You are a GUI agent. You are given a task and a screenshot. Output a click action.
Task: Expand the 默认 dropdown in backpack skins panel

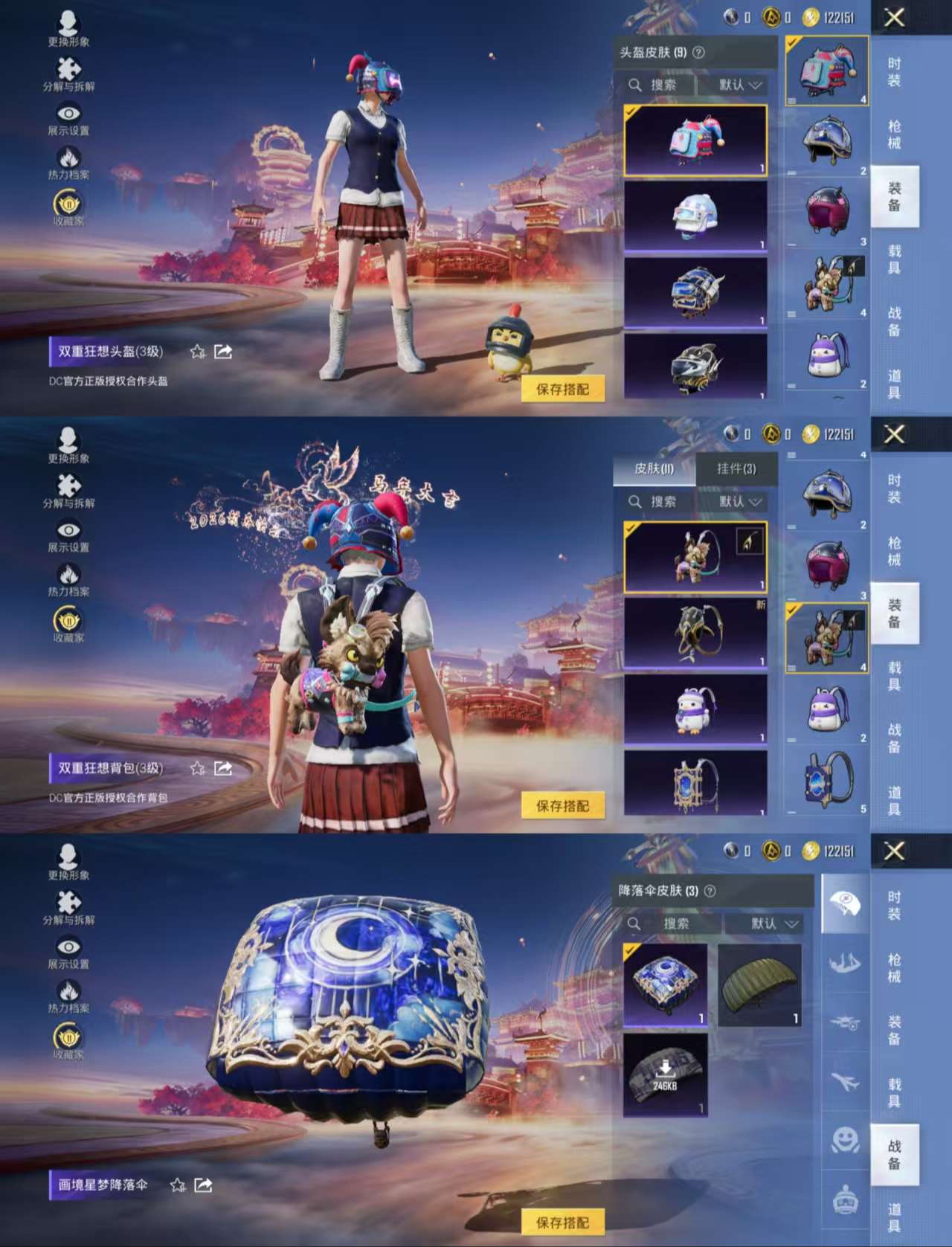[x=738, y=502]
